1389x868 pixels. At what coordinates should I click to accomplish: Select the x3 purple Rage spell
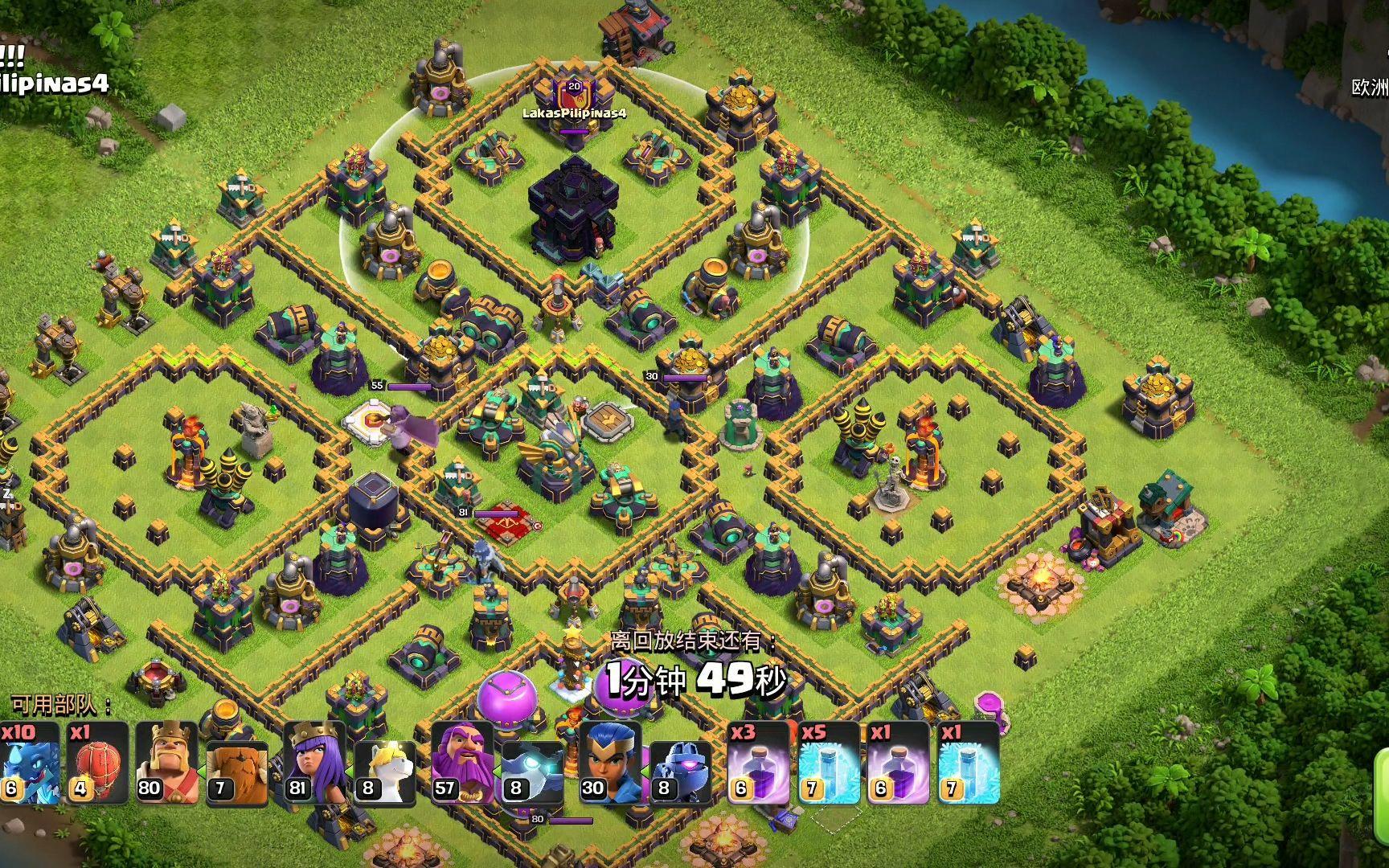tap(758, 764)
